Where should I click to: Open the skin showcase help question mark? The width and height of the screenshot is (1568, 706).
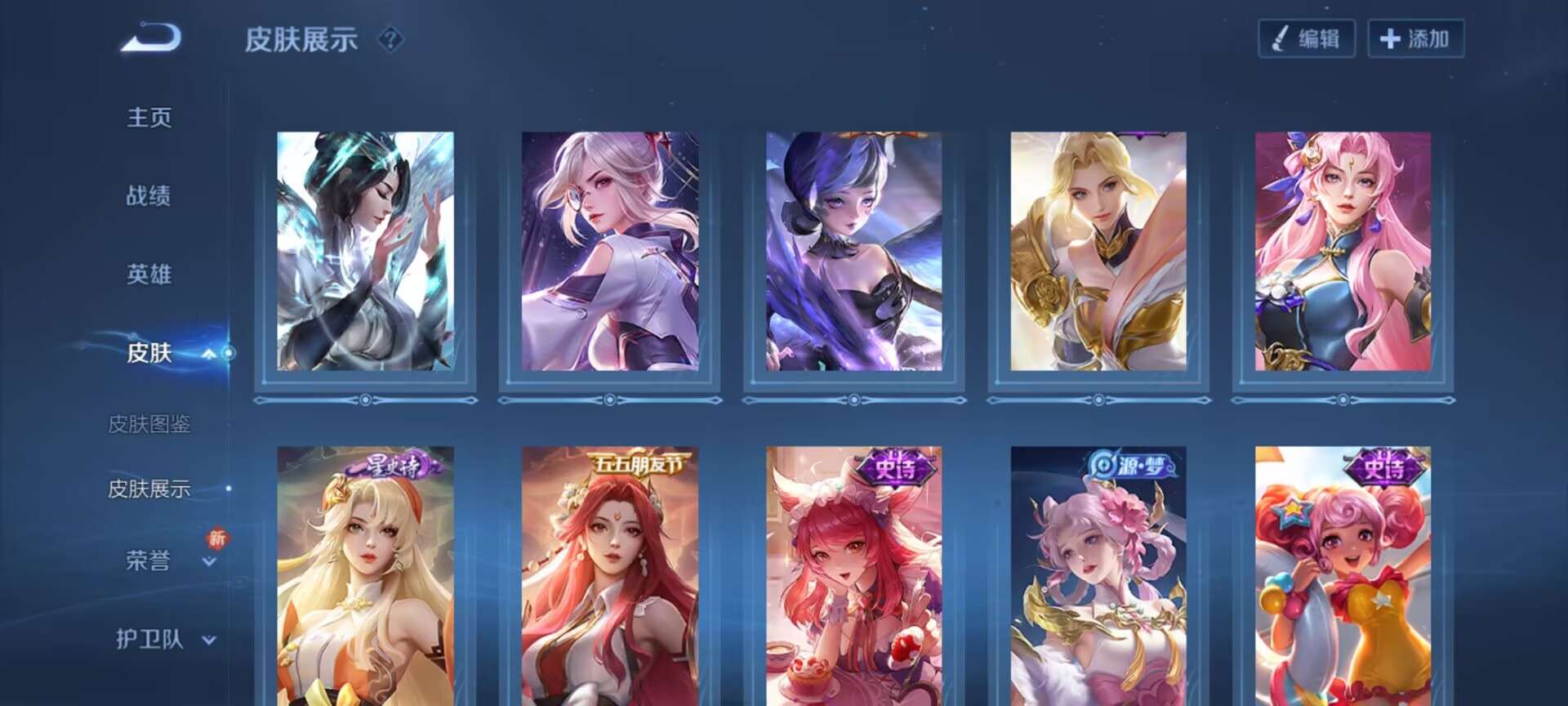tap(391, 38)
